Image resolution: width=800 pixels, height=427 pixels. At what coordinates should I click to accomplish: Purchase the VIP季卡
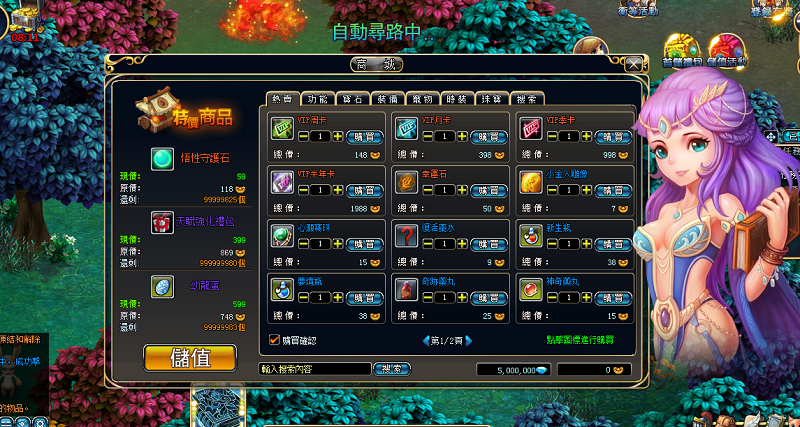[x=612, y=136]
